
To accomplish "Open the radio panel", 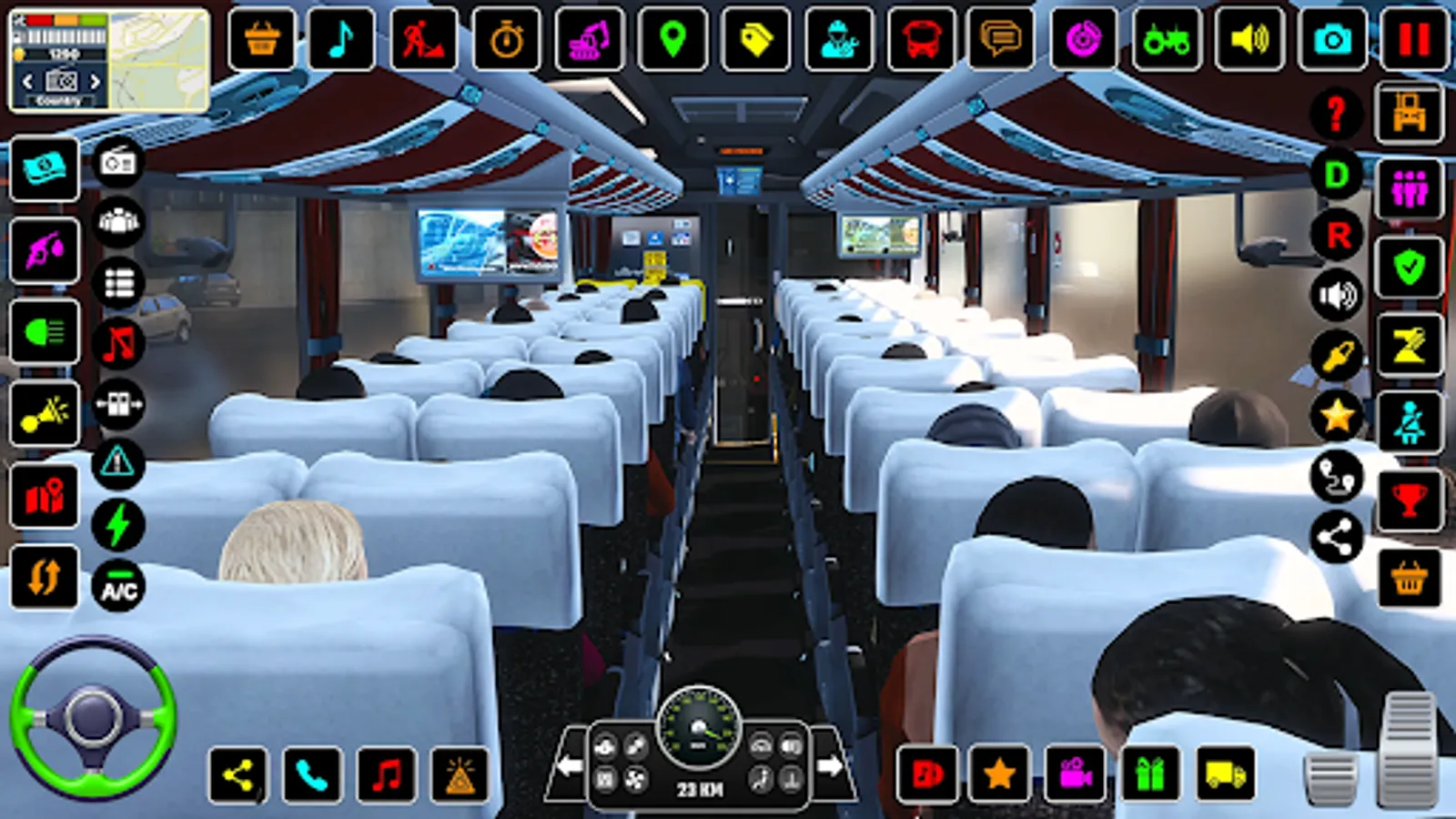I will click(117, 162).
